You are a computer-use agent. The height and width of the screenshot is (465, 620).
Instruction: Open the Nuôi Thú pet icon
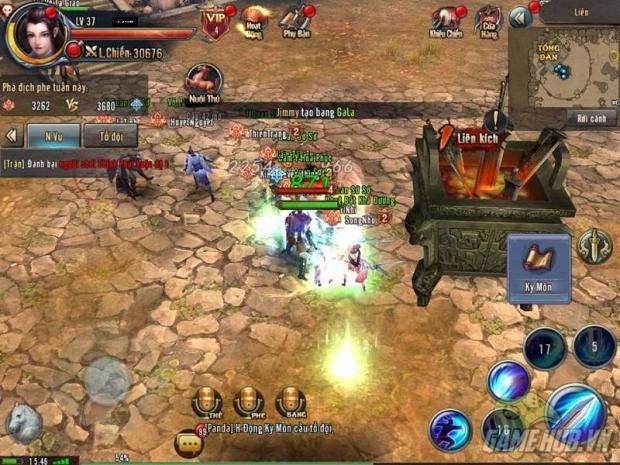[204, 84]
